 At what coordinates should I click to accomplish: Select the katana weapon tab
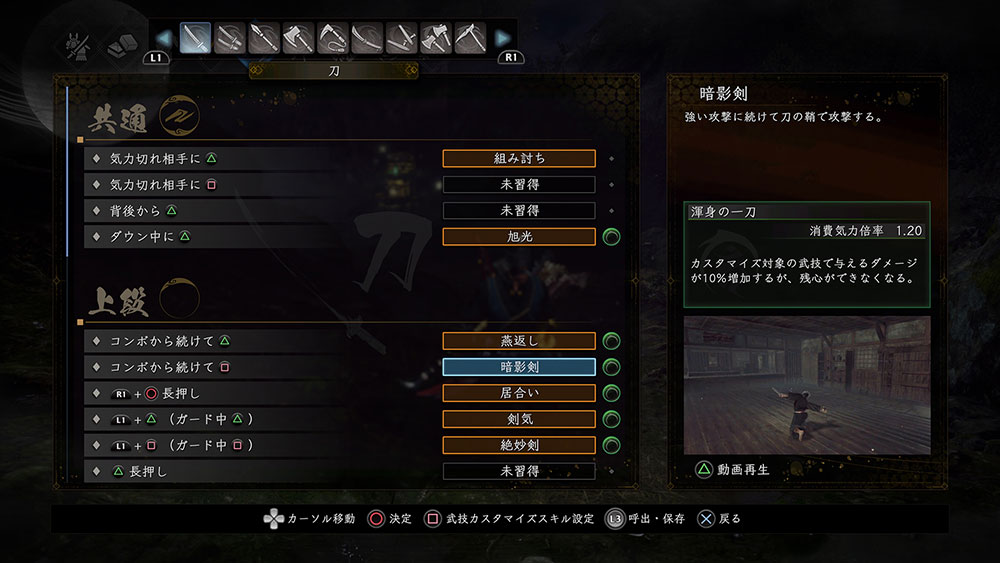tap(196, 38)
